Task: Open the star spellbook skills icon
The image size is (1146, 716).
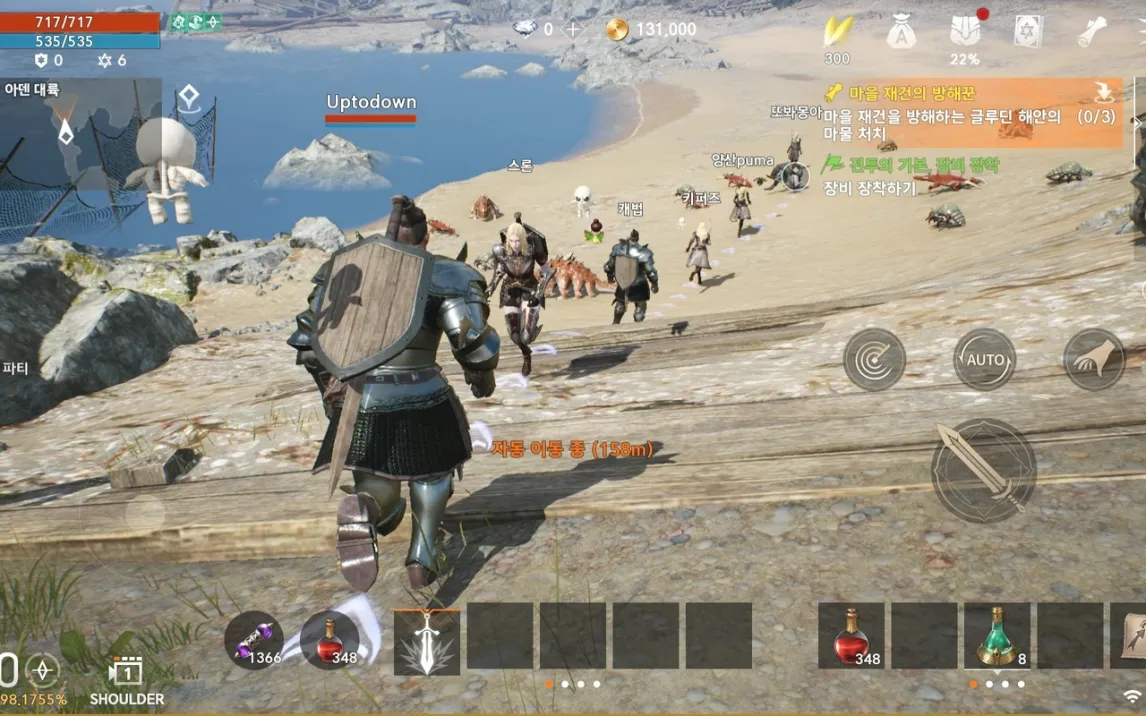Action: [x=1029, y=32]
